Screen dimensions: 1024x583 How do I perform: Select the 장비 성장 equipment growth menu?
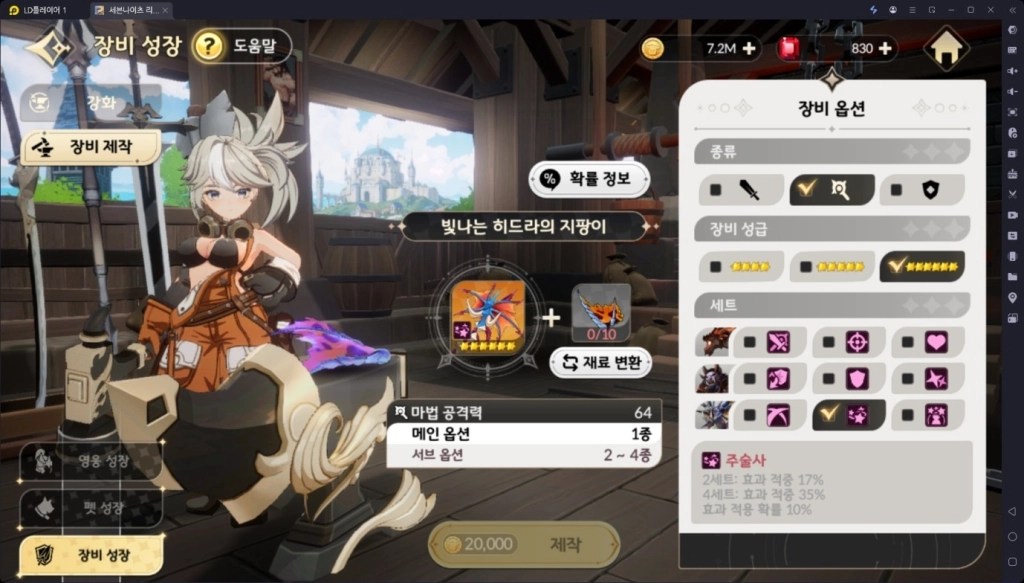(x=91, y=553)
